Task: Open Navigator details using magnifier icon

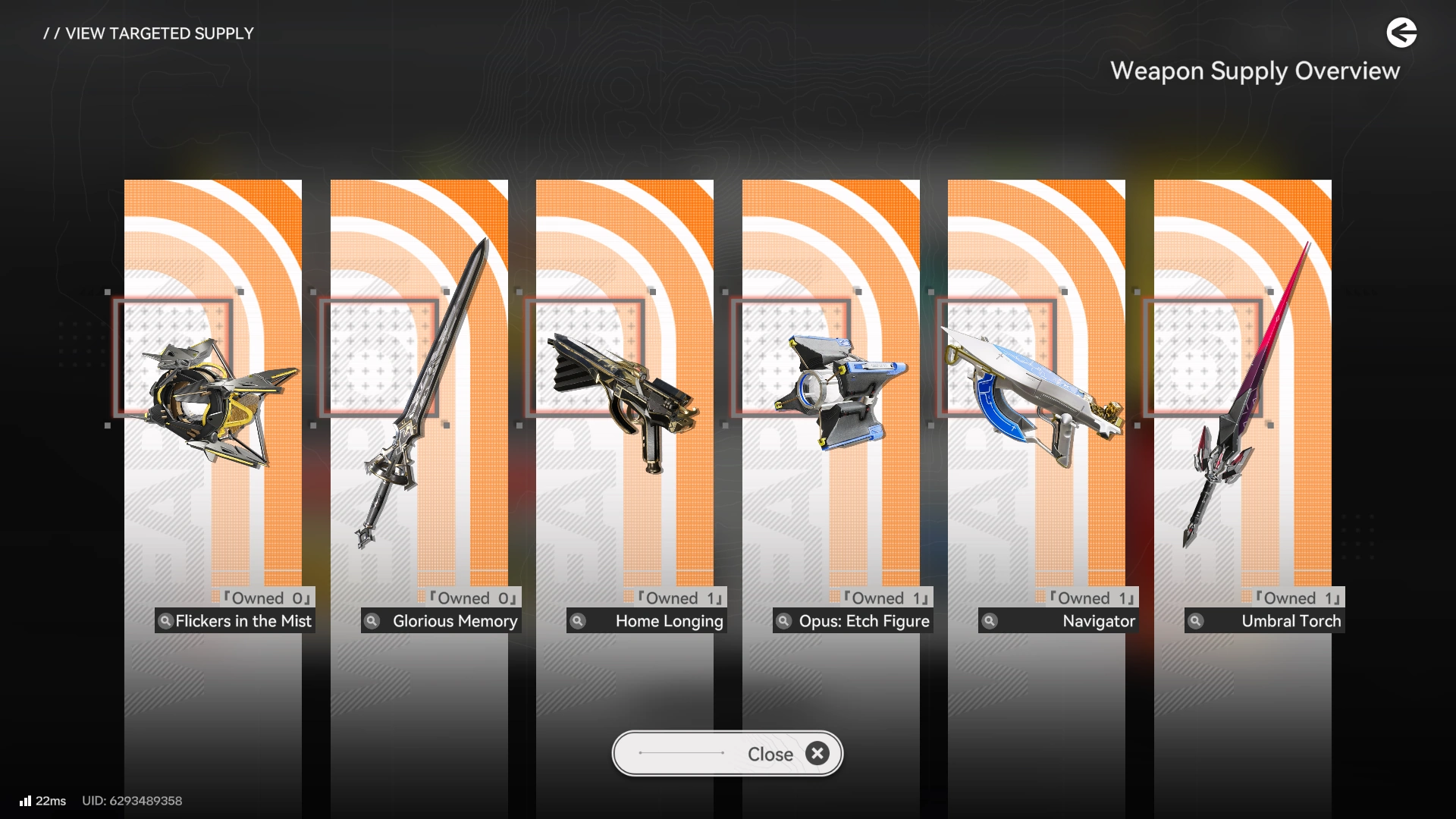Action: pyautogui.click(x=990, y=621)
